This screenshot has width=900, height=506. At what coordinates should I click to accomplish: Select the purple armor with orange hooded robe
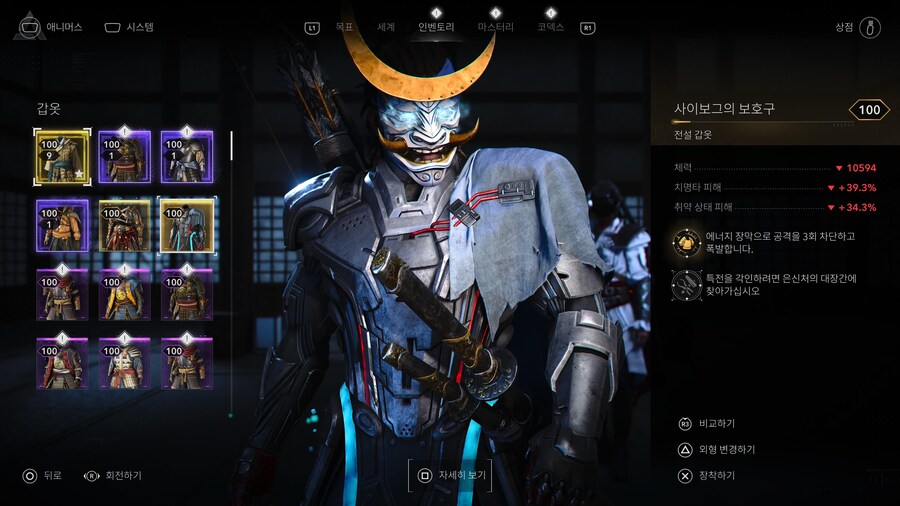(62, 225)
